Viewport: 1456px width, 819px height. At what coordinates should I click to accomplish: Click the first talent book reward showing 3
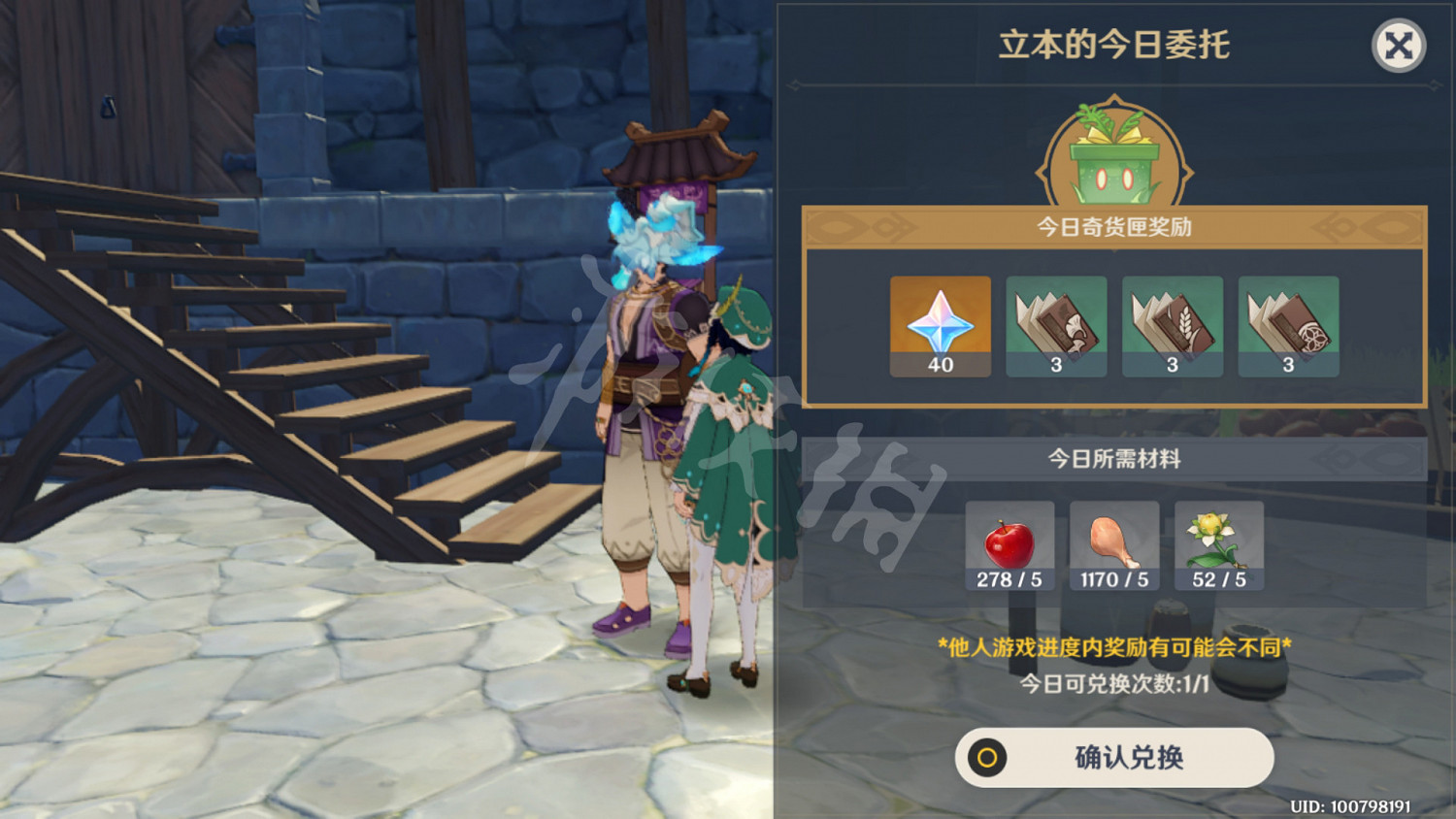1056,328
